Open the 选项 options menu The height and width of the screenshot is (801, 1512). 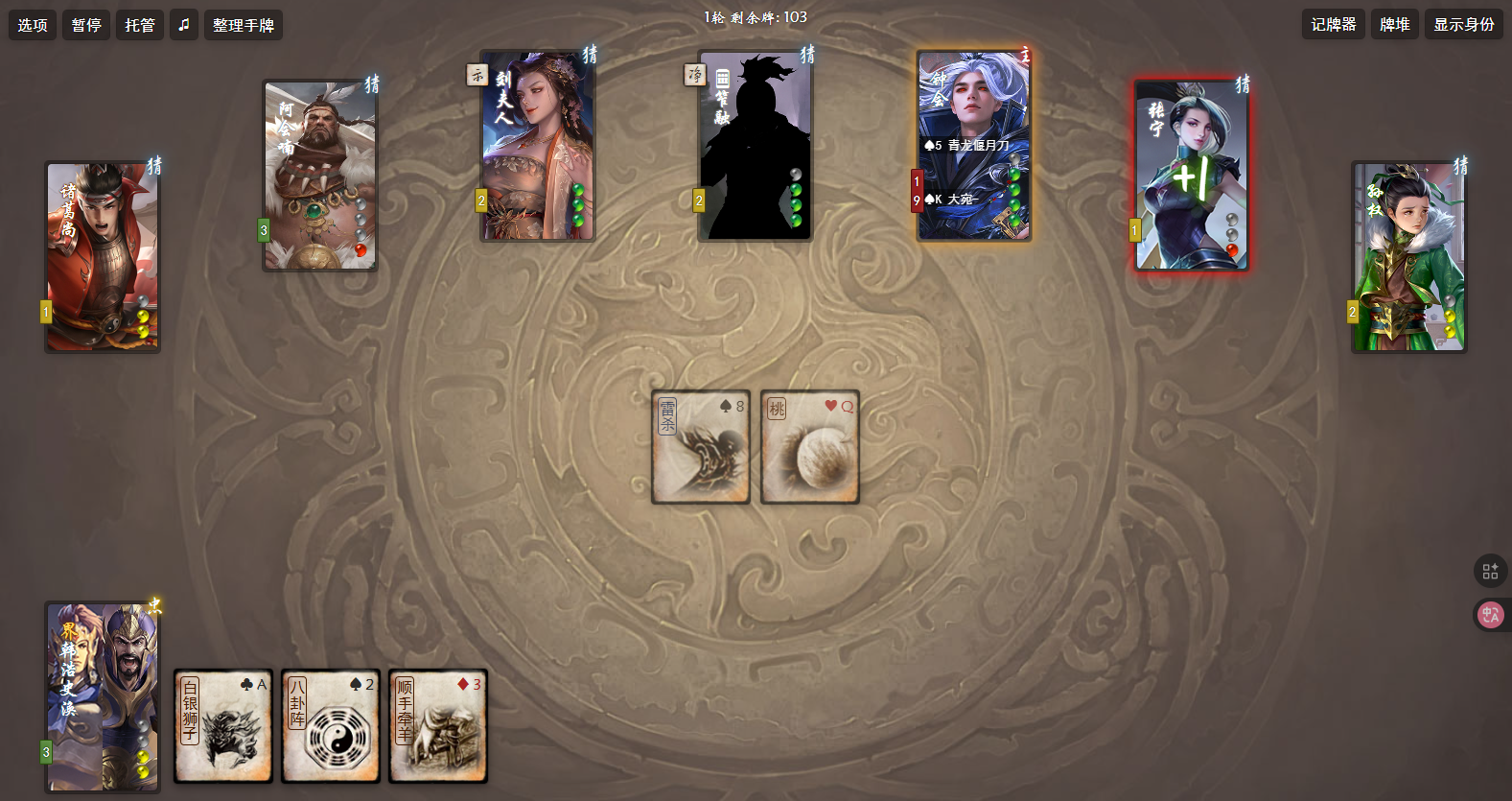(33, 25)
